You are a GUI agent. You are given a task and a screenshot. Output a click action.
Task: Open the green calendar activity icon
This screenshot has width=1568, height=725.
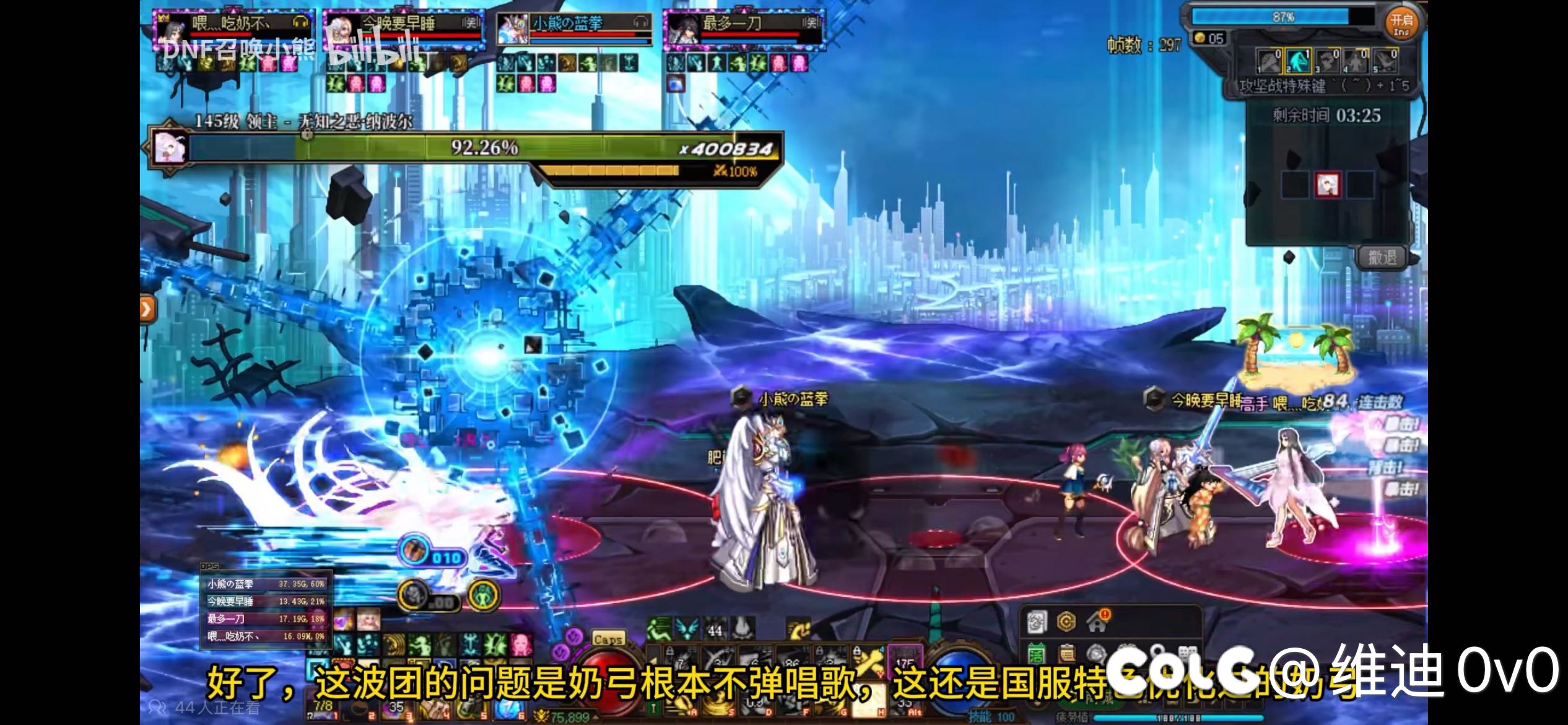point(1036,654)
